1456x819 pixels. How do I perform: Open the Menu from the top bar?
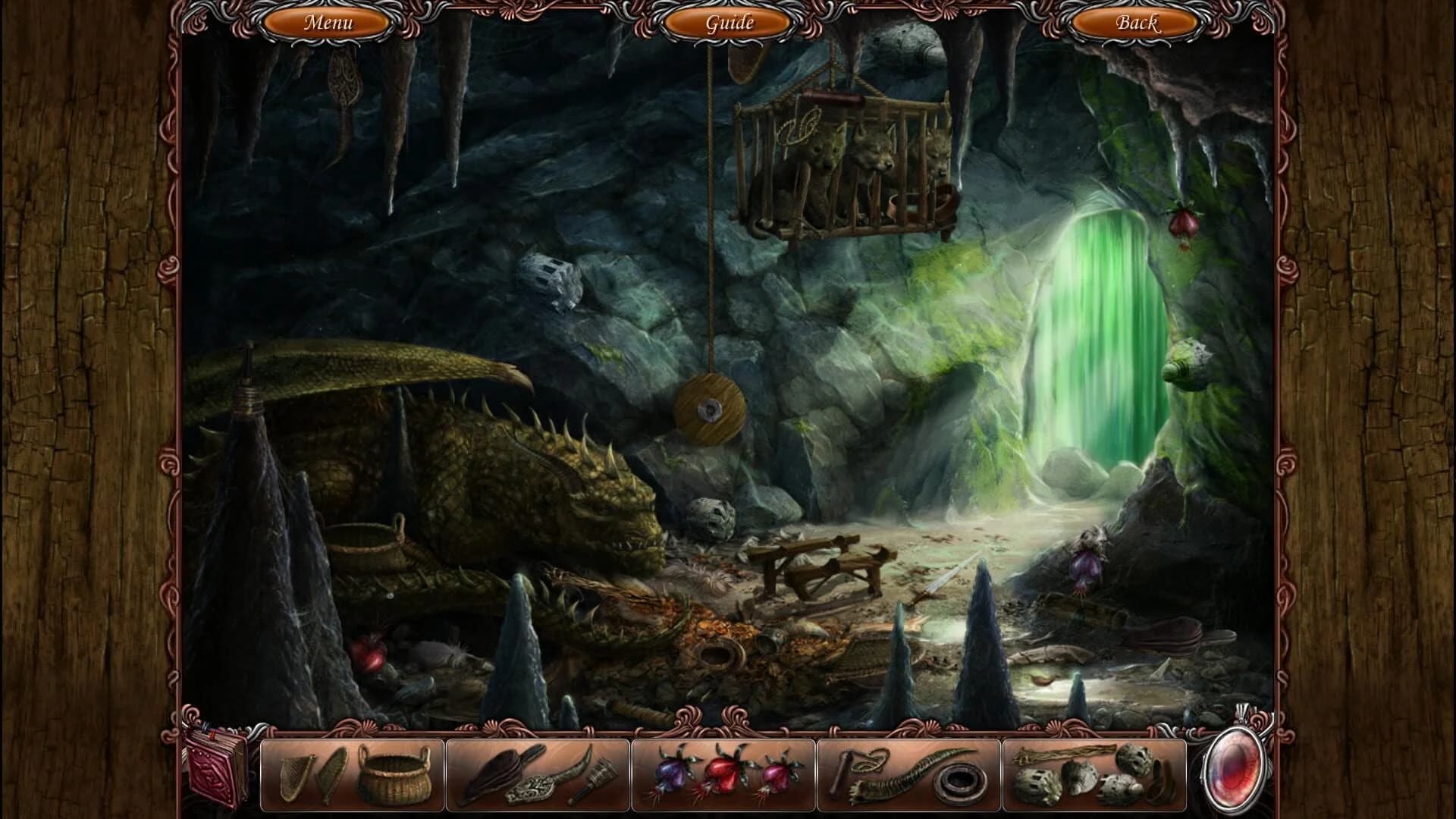pyautogui.click(x=328, y=22)
